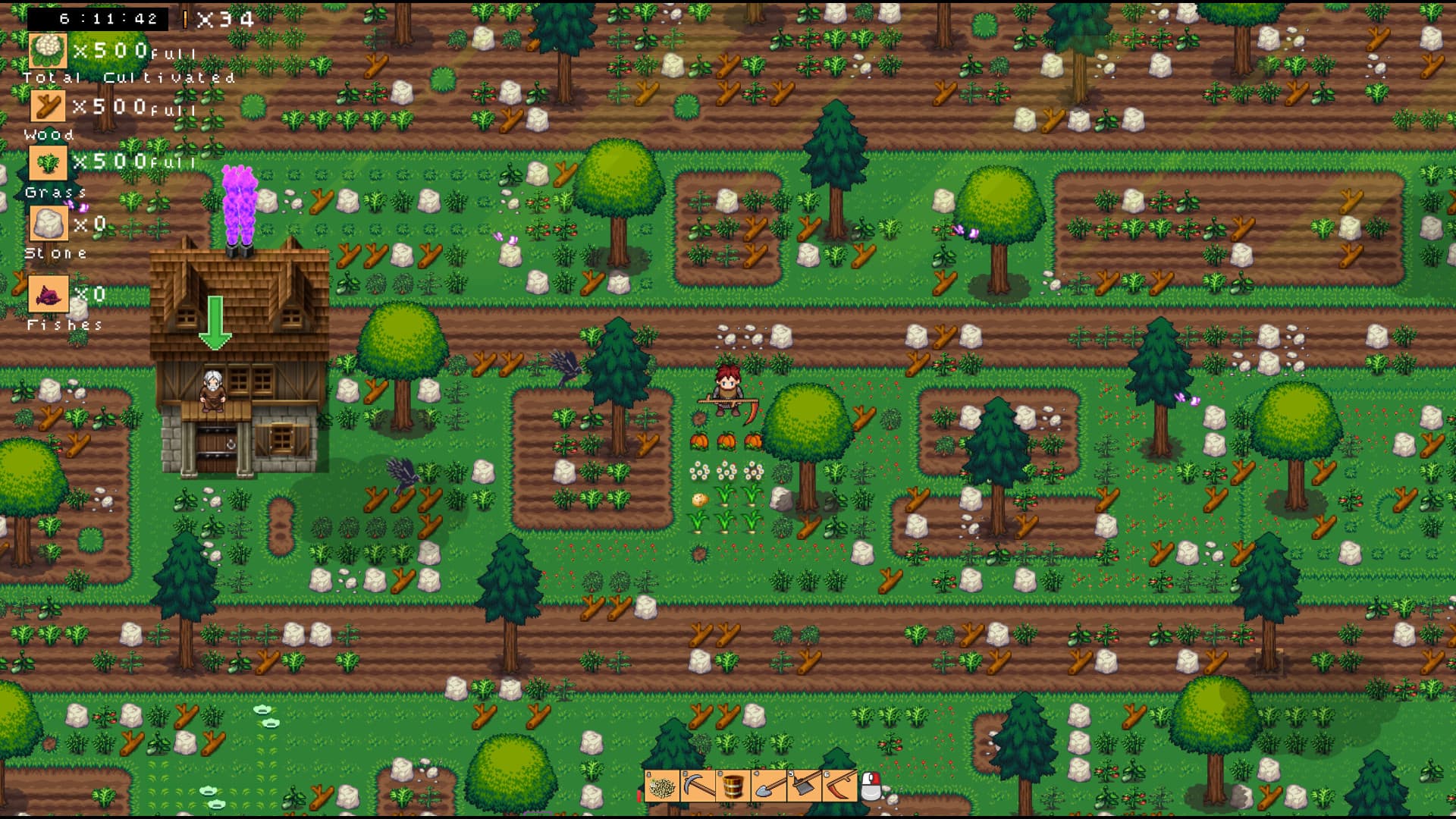Viewport: 1456px width, 819px height.
Task: Click the Wood log resource icon
Action: click(x=47, y=107)
